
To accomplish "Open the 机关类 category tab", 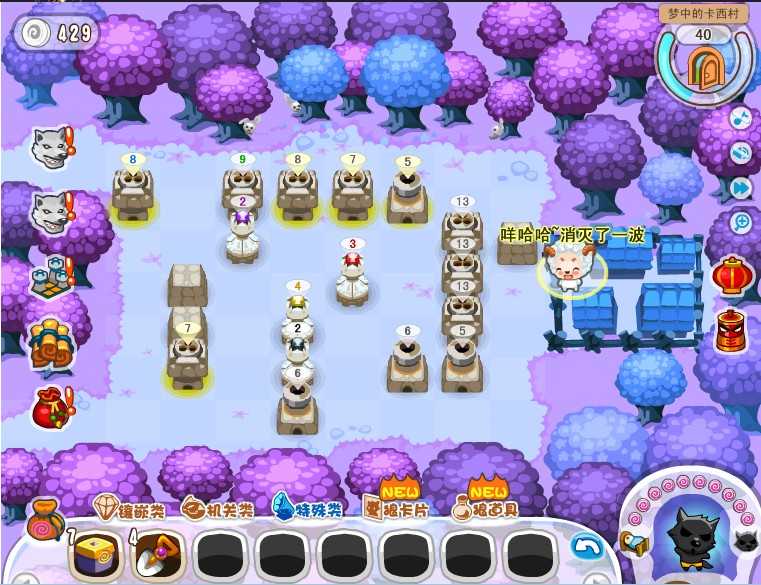I will click(x=217, y=510).
